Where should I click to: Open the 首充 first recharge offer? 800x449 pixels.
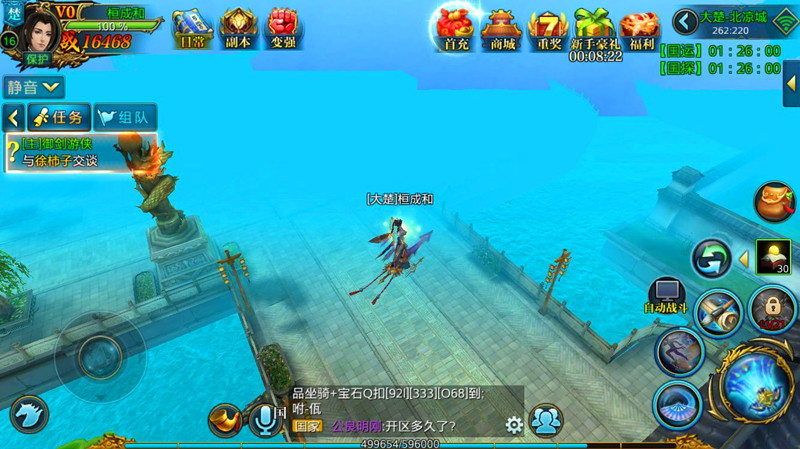coord(455,28)
